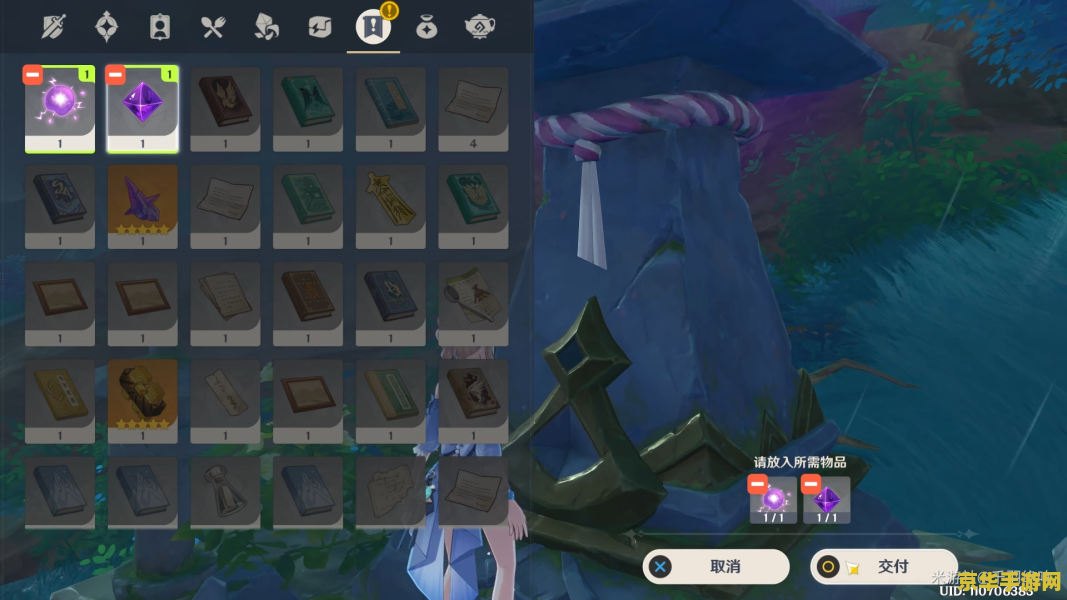Open the Gadgets inventory tab
The height and width of the screenshot is (600, 1067).
tap(319, 27)
